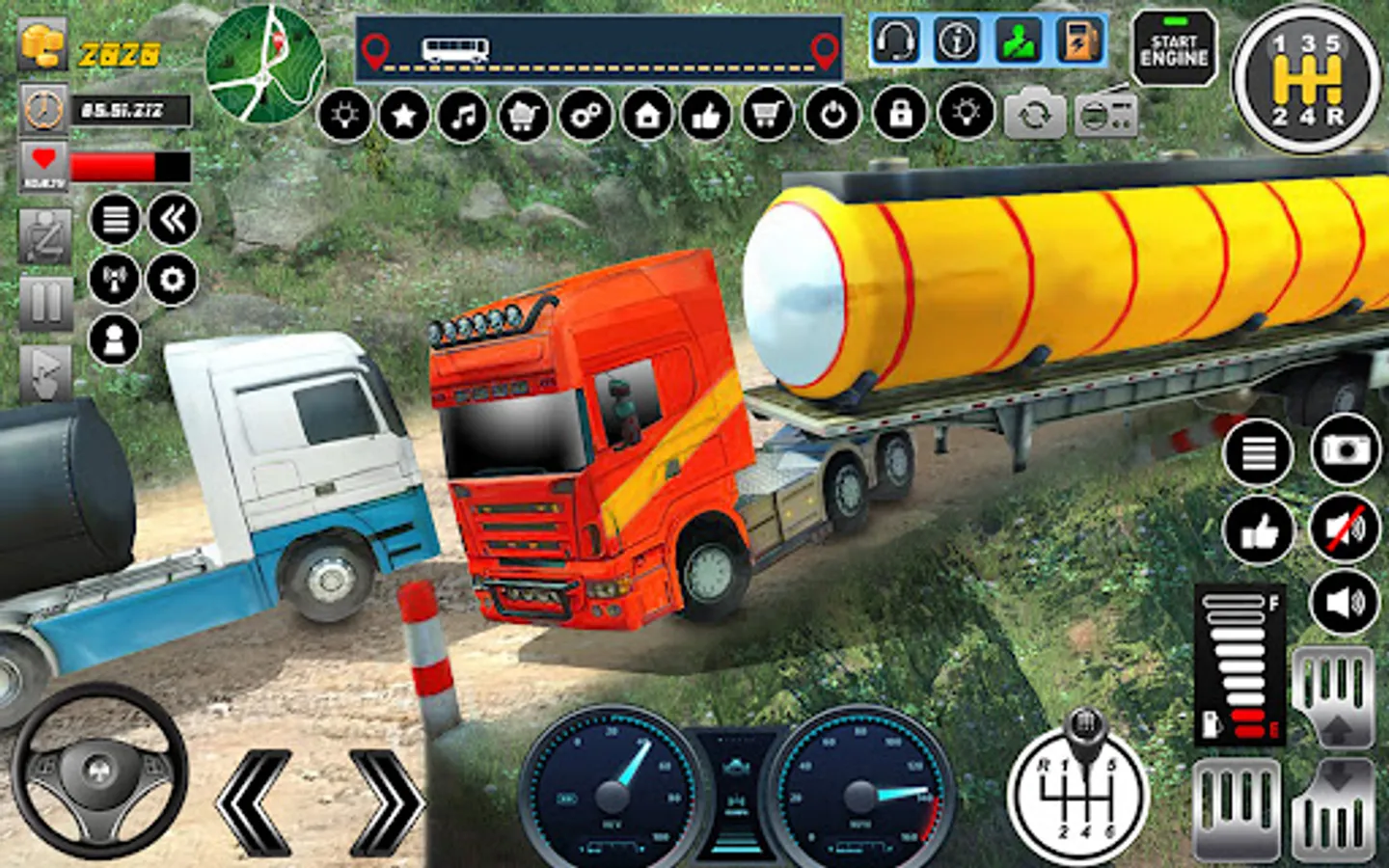Select the star icon button
1389x868 pixels.
point(404,117)
